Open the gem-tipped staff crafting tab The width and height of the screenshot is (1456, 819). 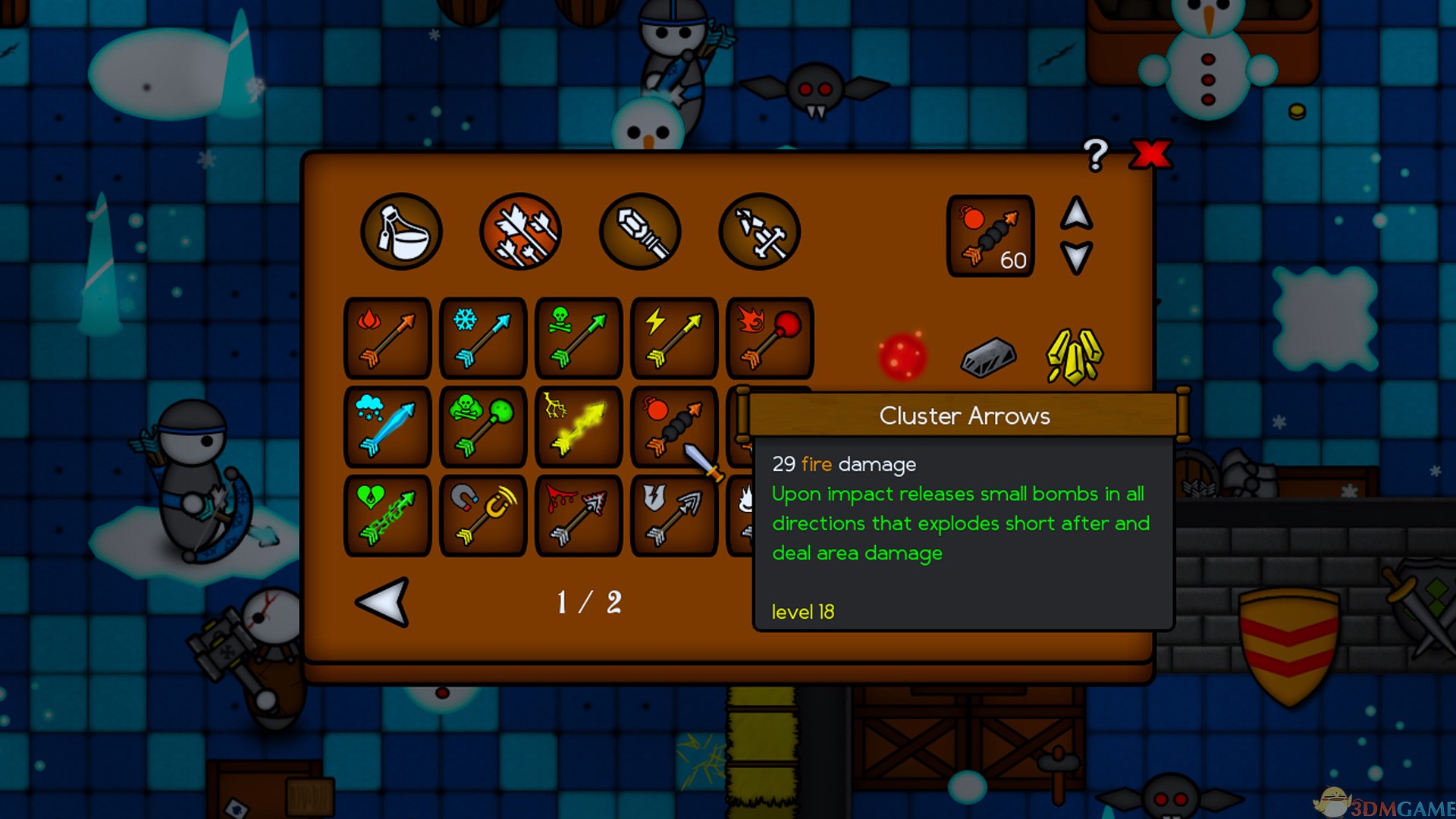[x=640, y=231]
